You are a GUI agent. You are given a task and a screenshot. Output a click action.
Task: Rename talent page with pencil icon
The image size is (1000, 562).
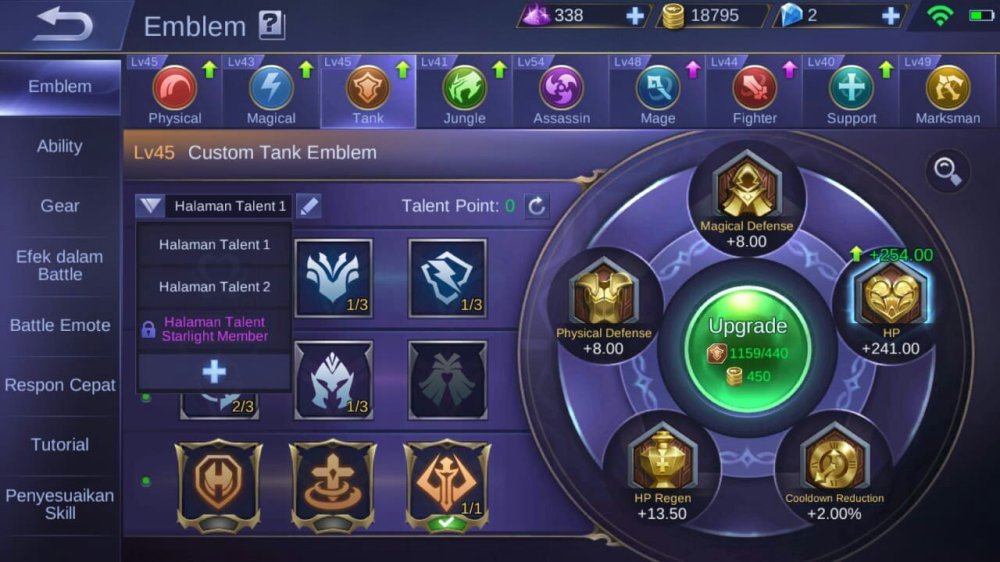[x=309, y=206]
